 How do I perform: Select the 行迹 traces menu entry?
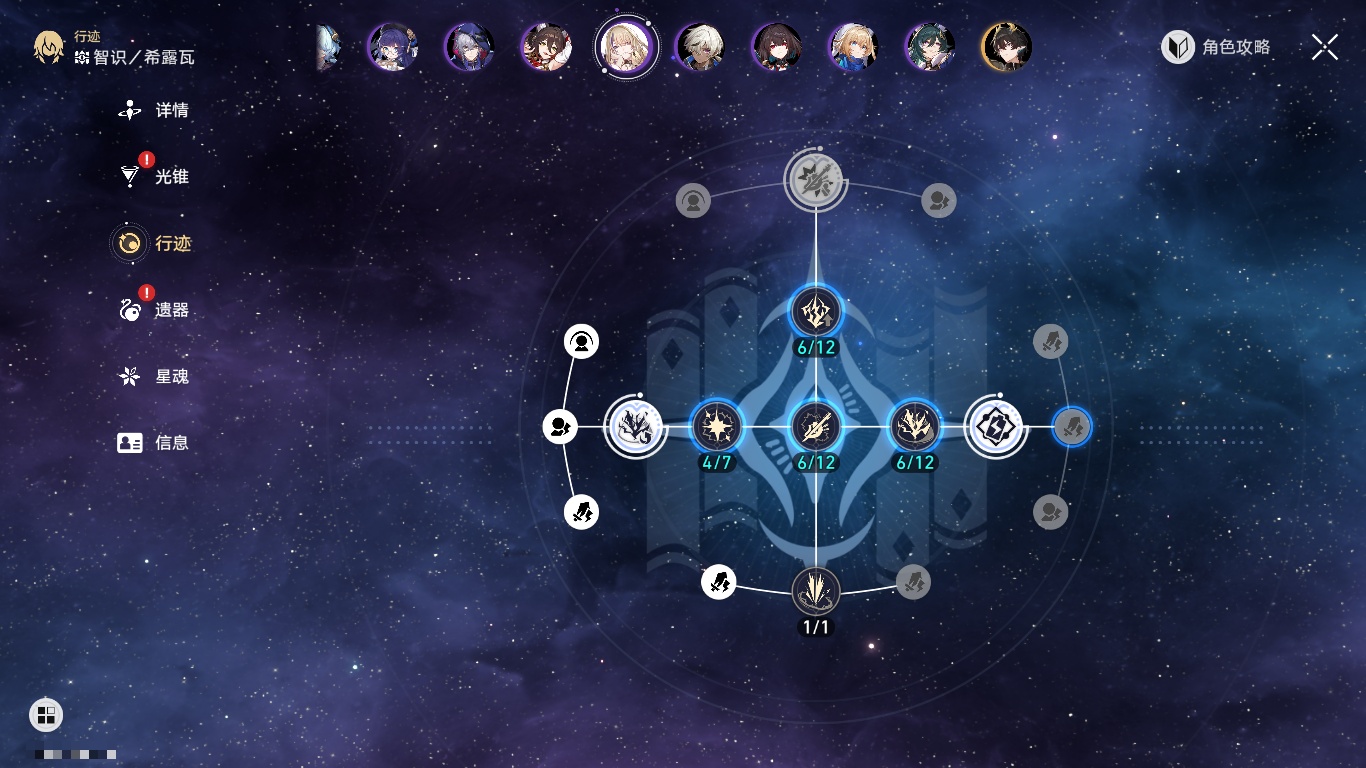click(x=153, y=243)
